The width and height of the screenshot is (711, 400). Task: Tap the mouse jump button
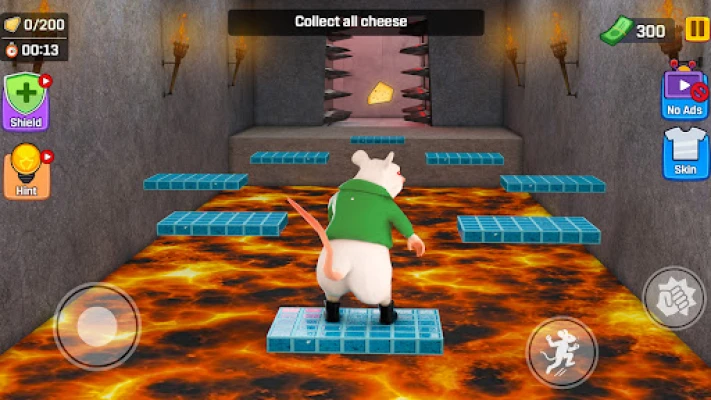click(x=562, y=351)
